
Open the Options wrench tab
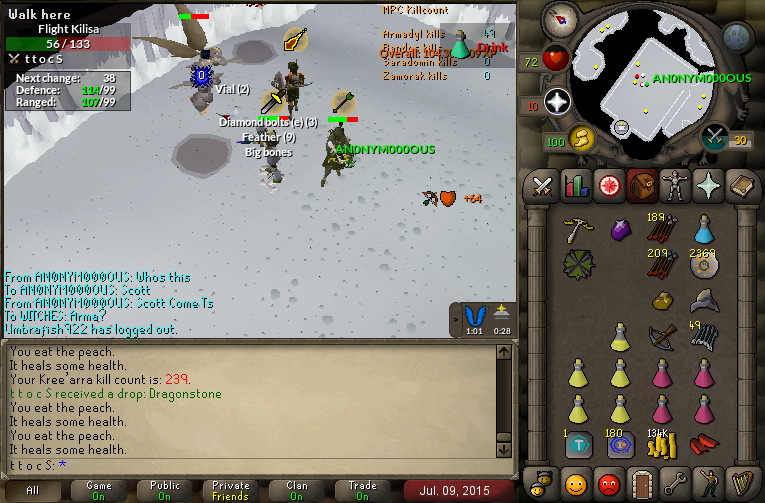pyautogui.click(x=674, y=483)
